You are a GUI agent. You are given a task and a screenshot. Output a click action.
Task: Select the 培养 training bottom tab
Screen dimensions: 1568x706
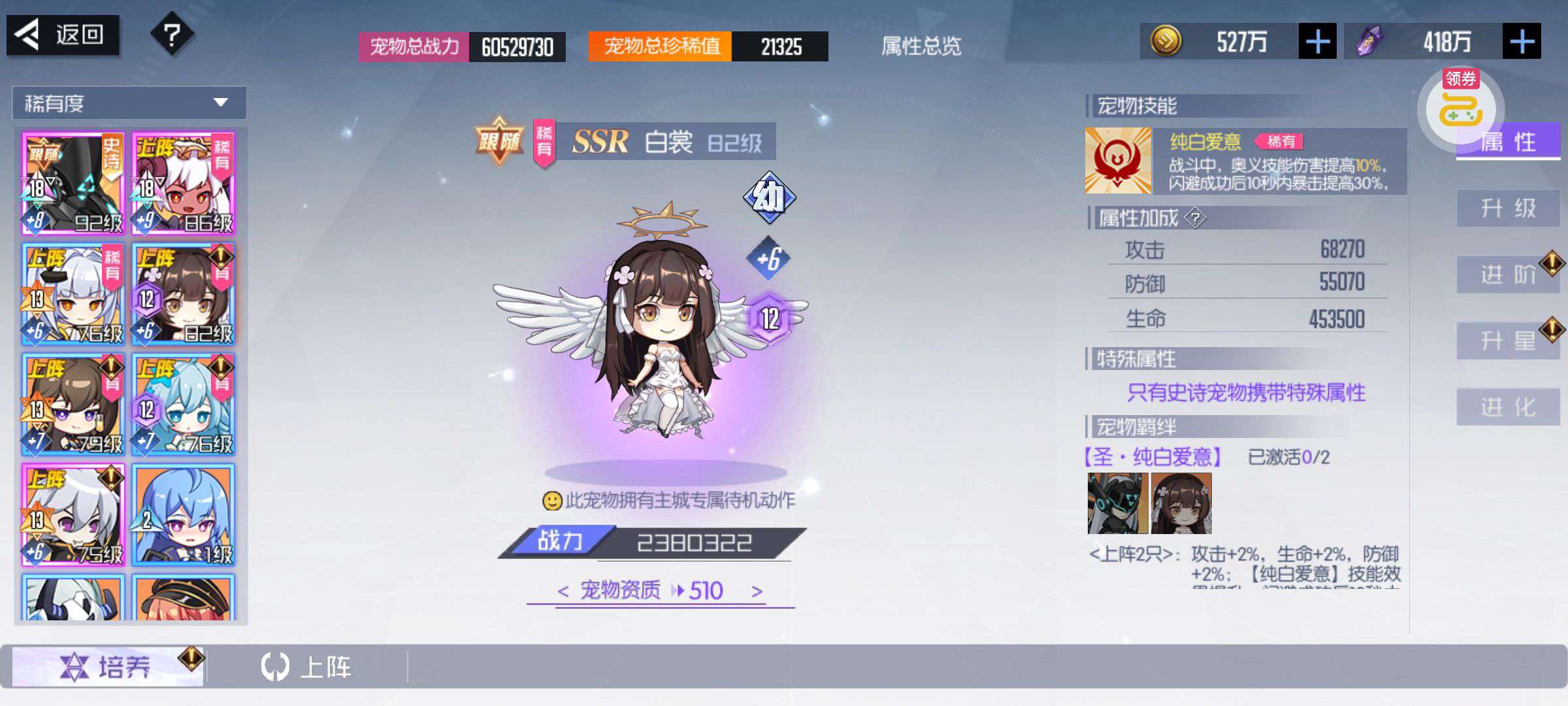click(108, 667)
